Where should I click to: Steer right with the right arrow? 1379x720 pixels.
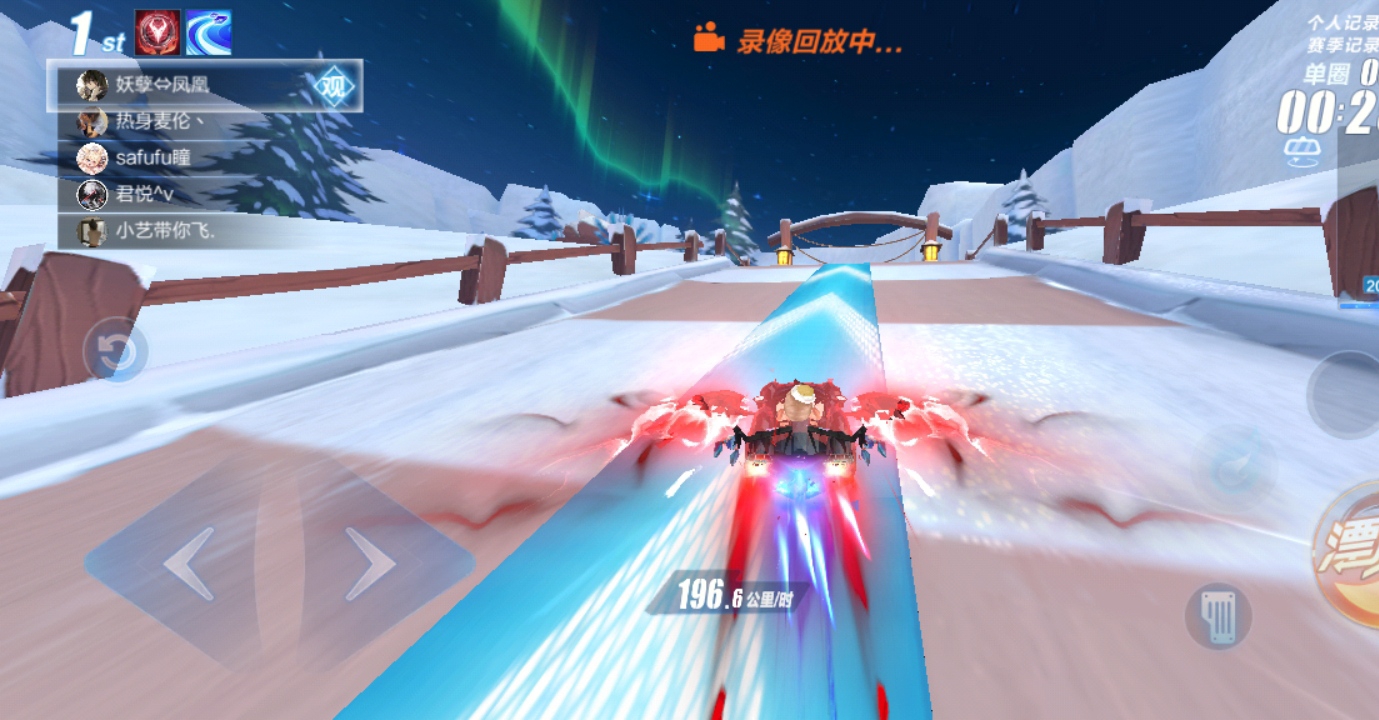(x=369, y=564)
